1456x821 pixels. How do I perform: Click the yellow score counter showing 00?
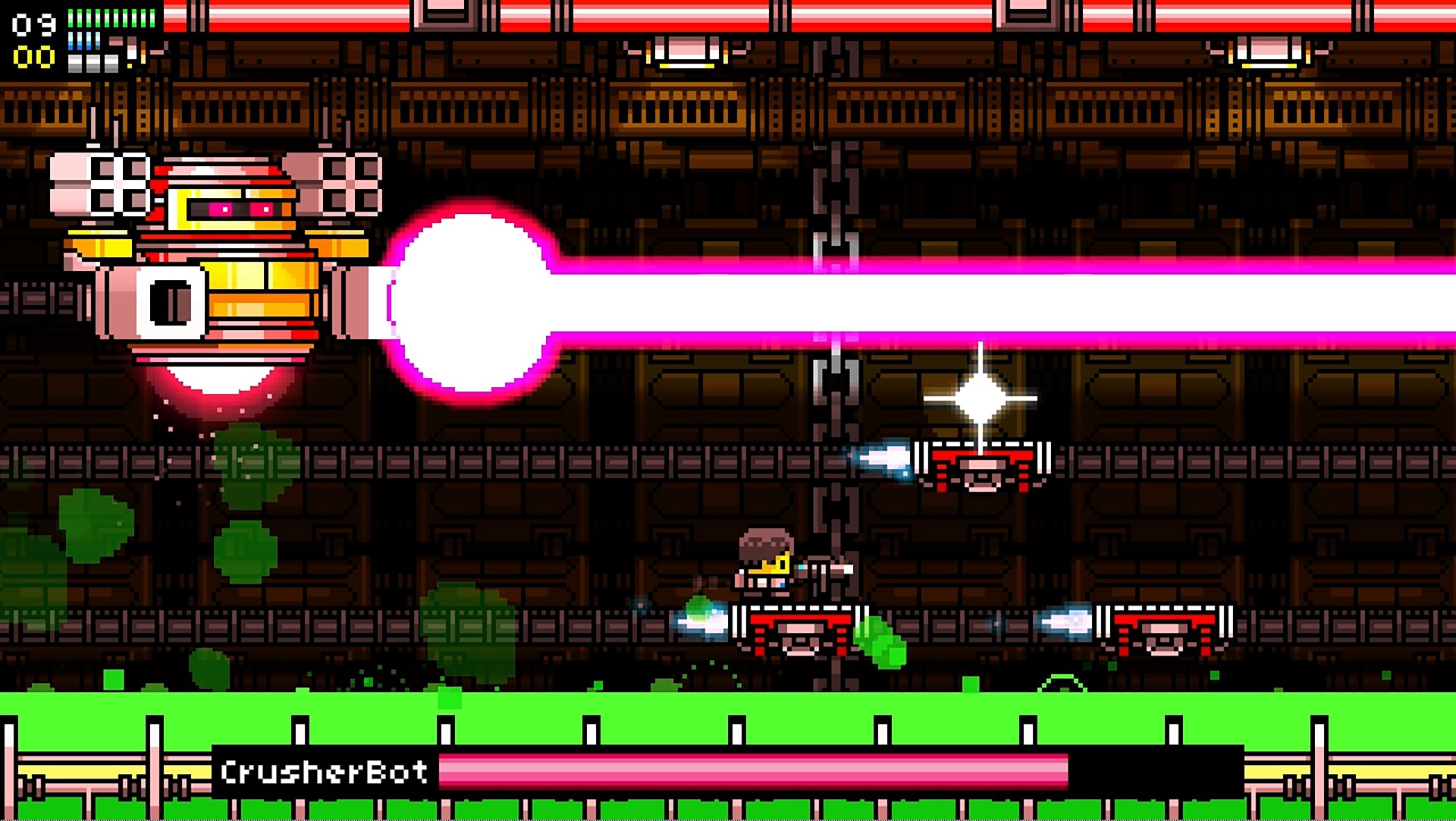[34, 55]
